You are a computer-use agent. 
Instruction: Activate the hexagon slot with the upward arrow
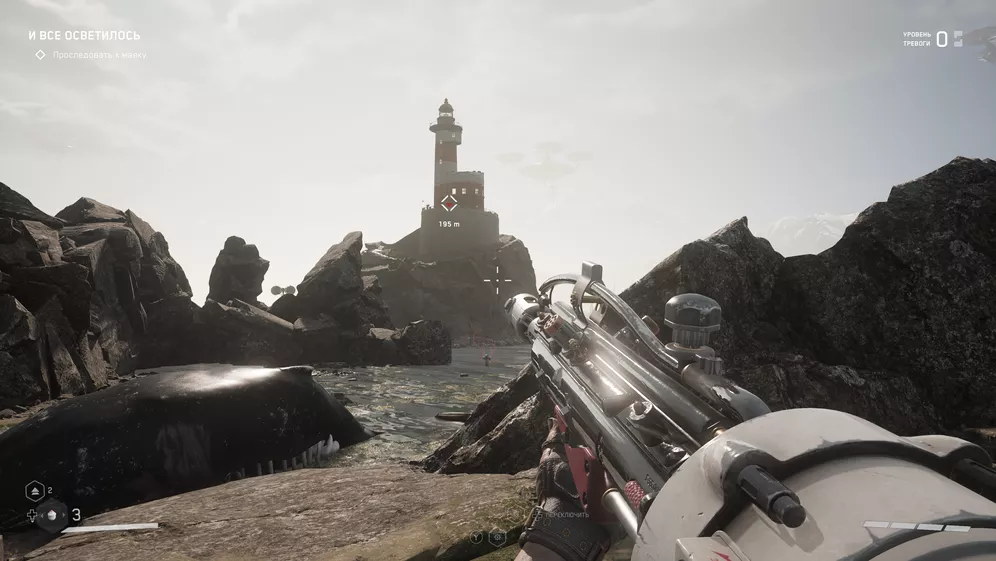[x=34, y=491]
